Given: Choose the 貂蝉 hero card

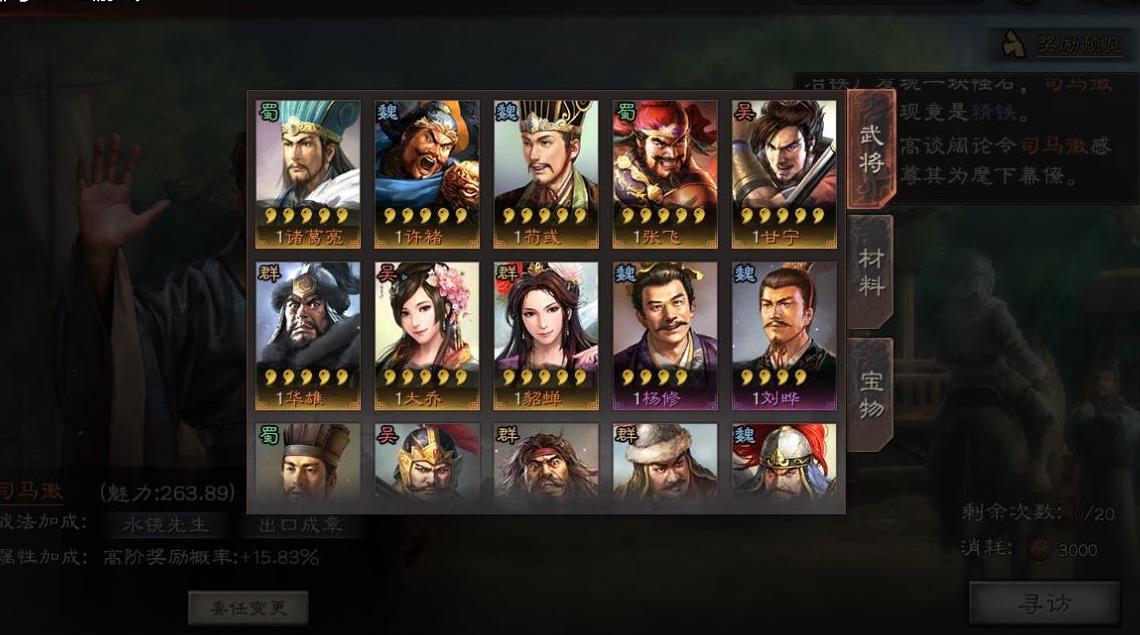Looking at the screenshot, I should [x=546, y=335].
